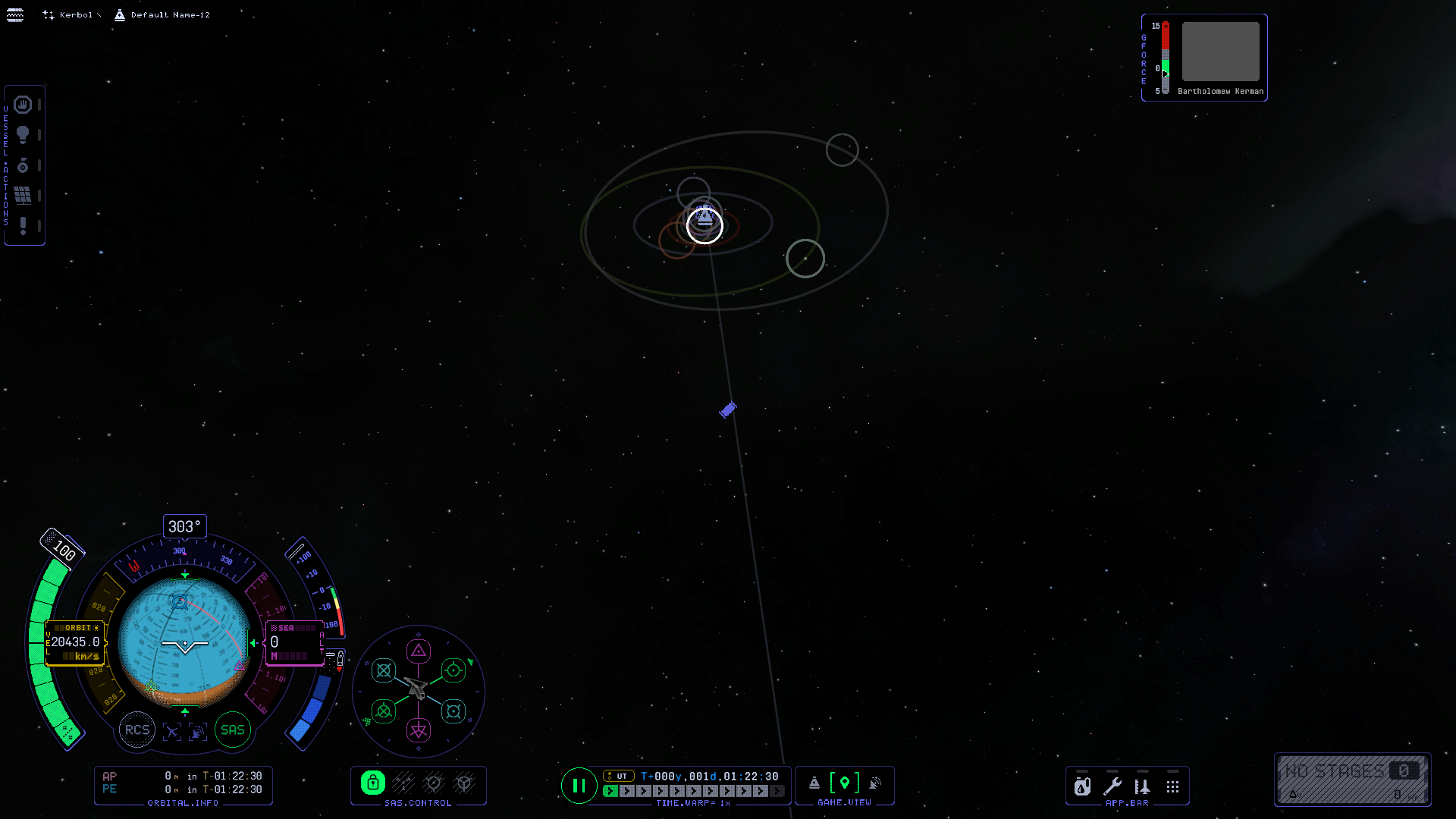Pause the game simulation
The width and height of the screenshot is (1456, 819).
tap(579, 786)
